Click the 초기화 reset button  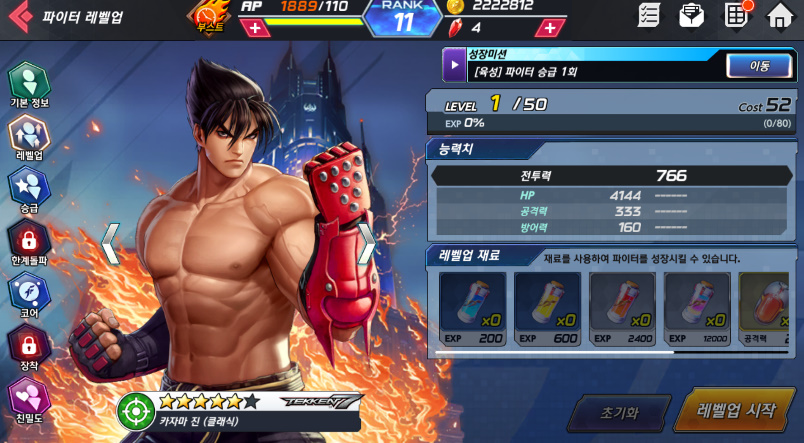tap(618, 412)
